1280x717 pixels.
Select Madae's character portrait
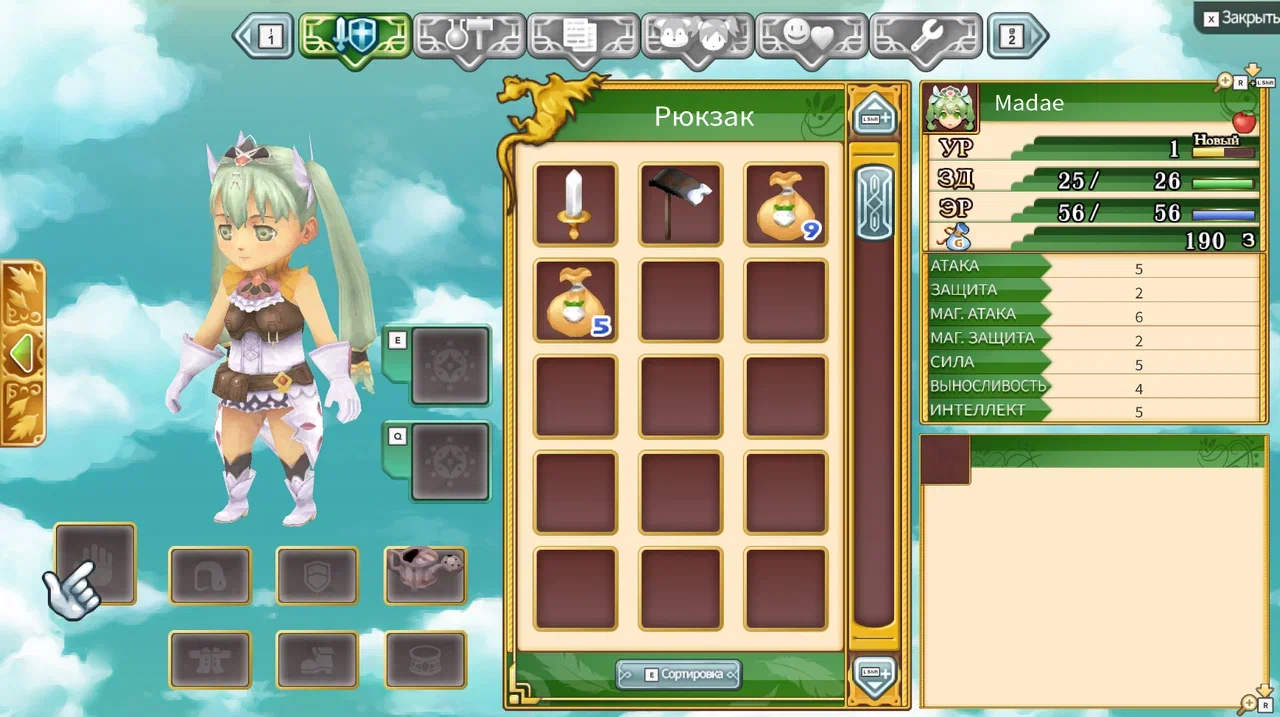pos(950,108)
